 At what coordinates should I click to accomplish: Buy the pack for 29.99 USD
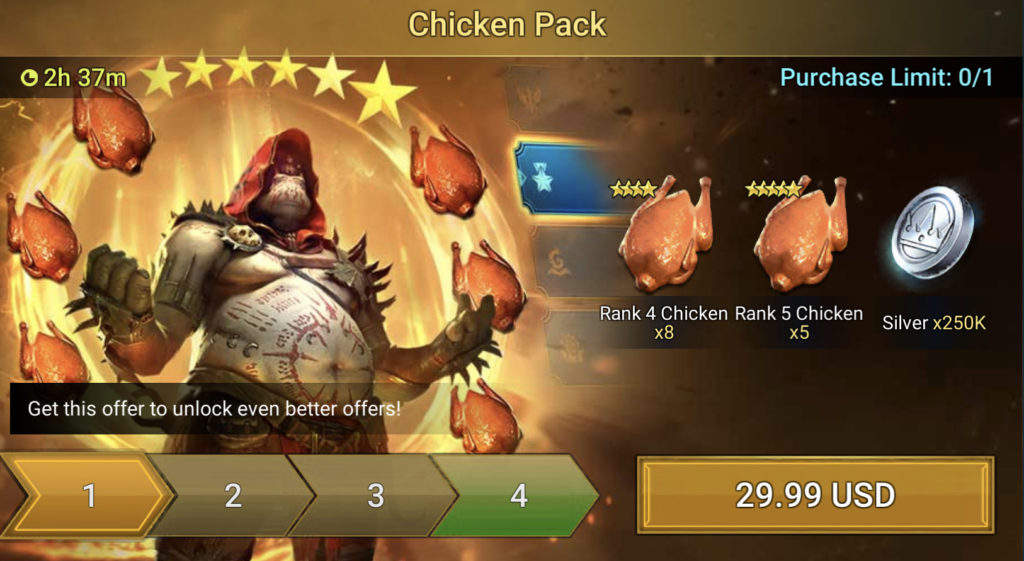coord(815,495)
